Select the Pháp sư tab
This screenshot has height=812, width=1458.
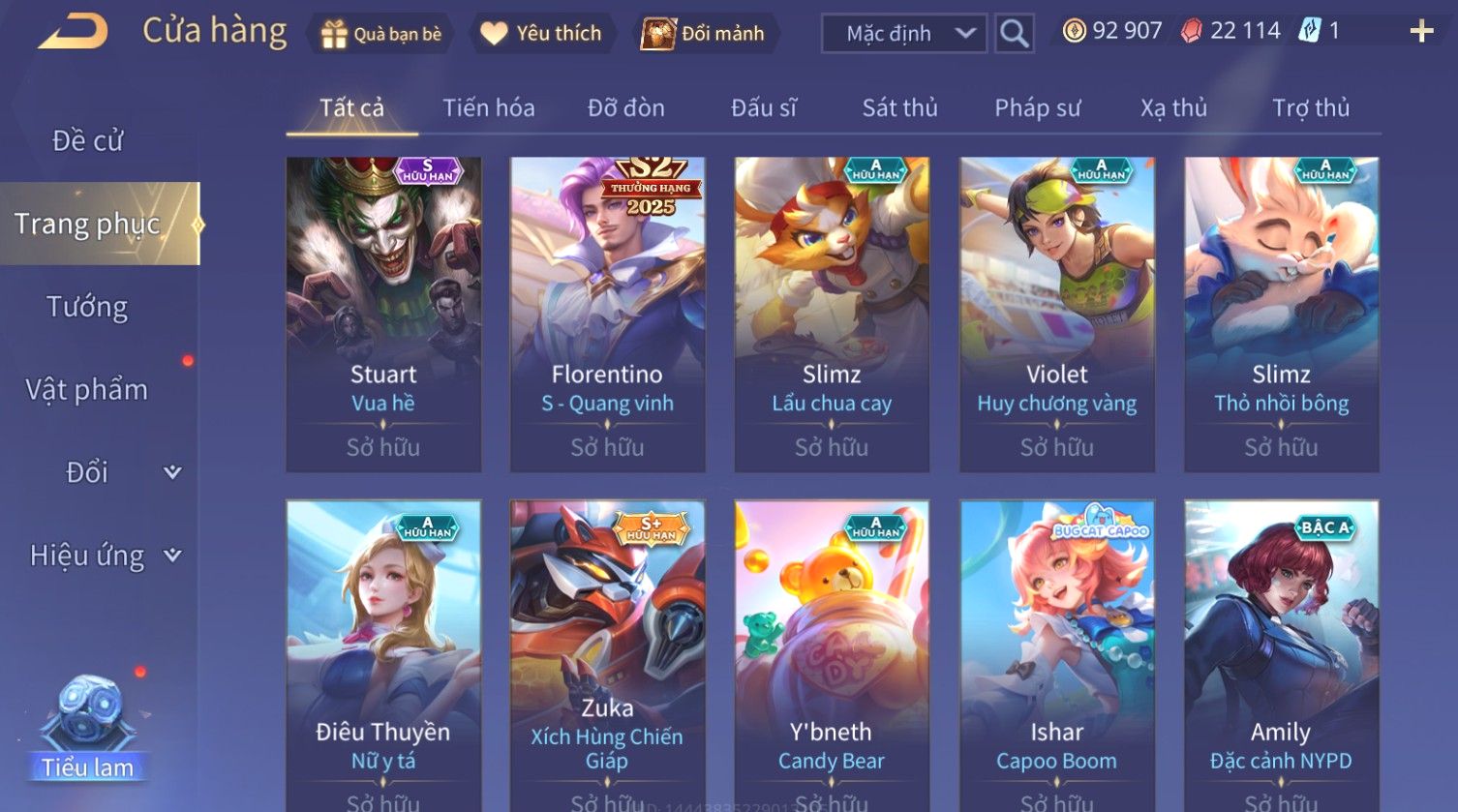point(1037,107)
